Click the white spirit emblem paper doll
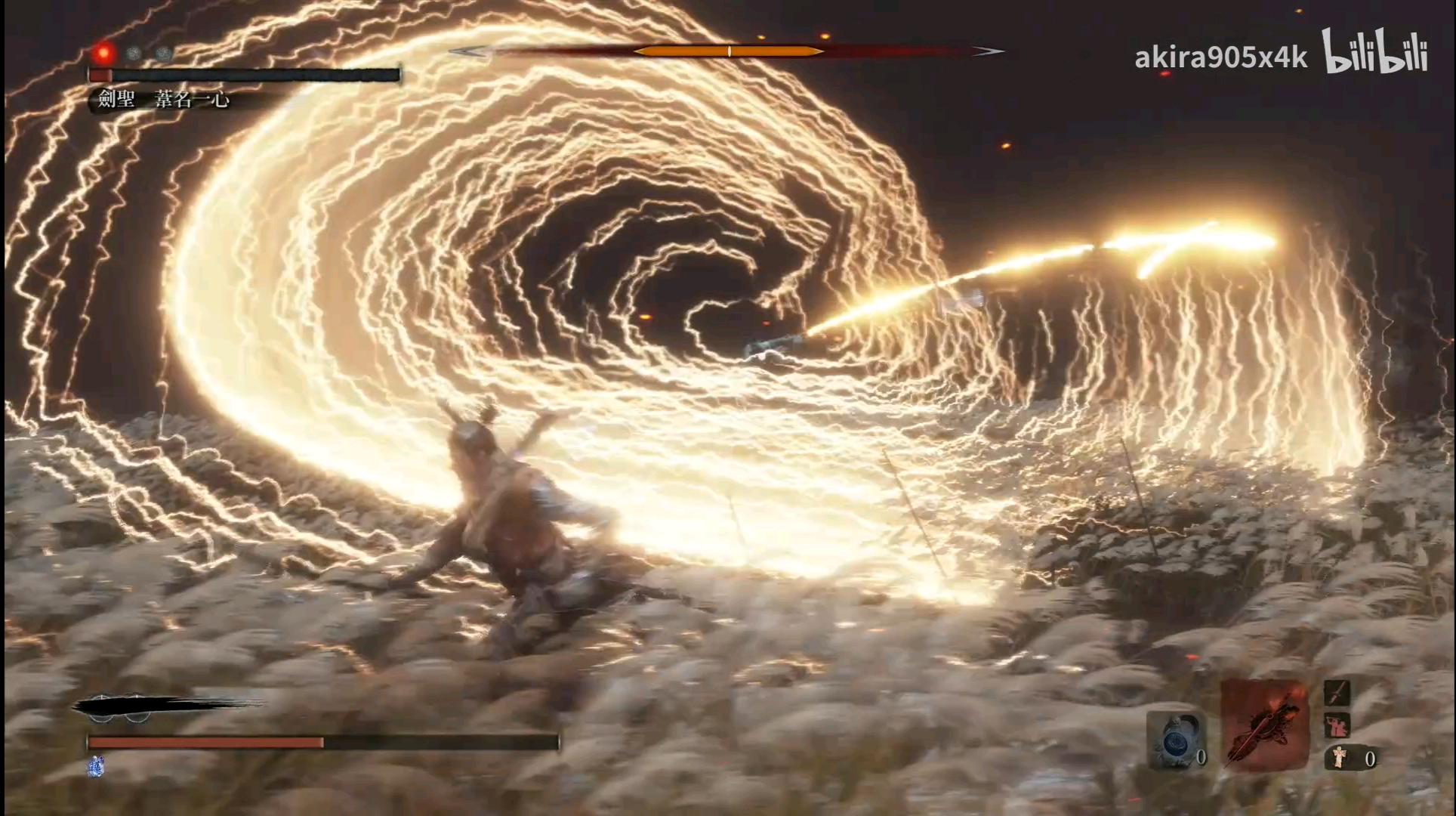The height and width of the screenshot is (816, 1456). click(1339, 757)
